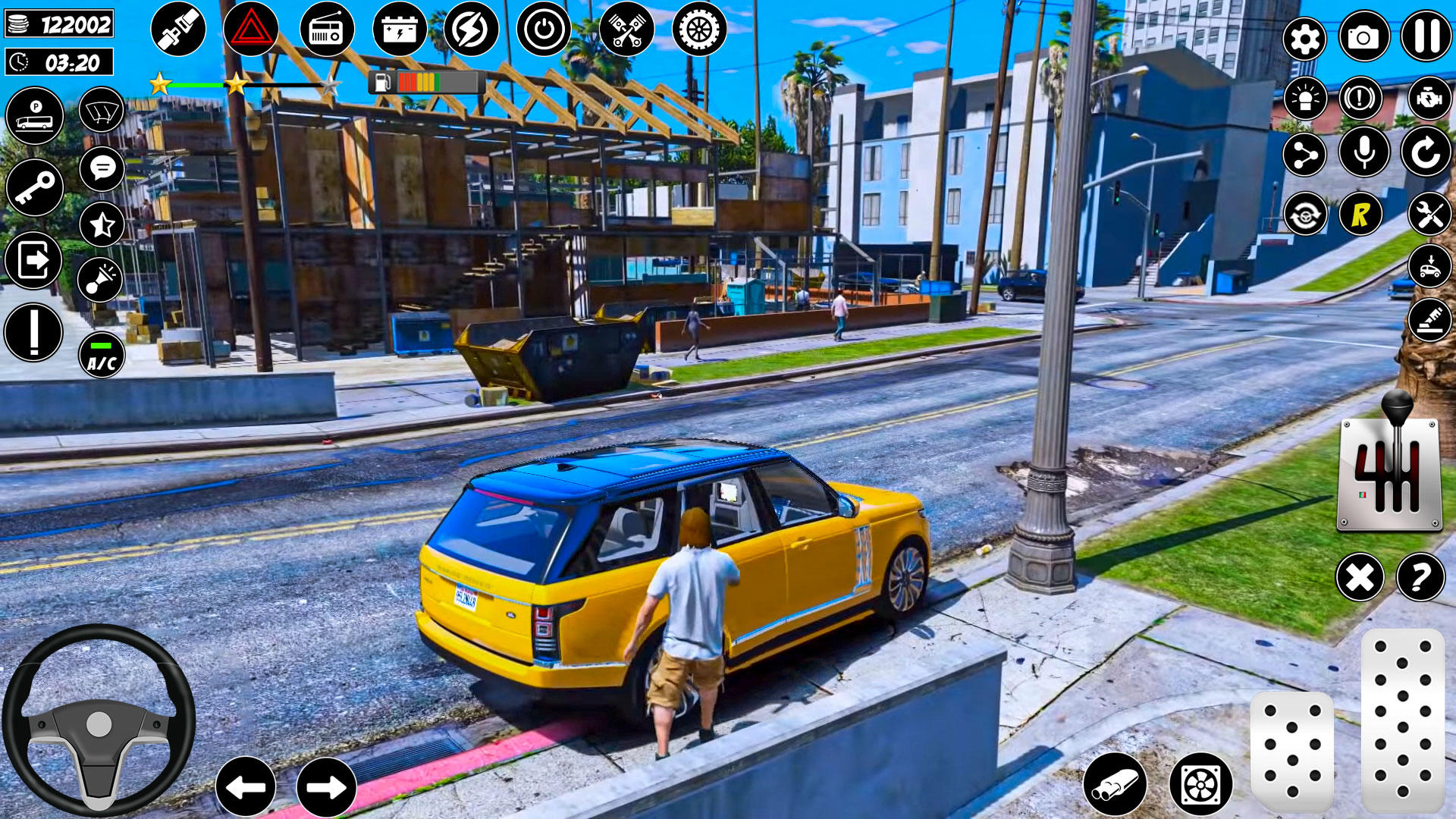This screenshot has height=819, width=1456.
Task: Tap the power ignition button
Action: click(x=544, y=30)
